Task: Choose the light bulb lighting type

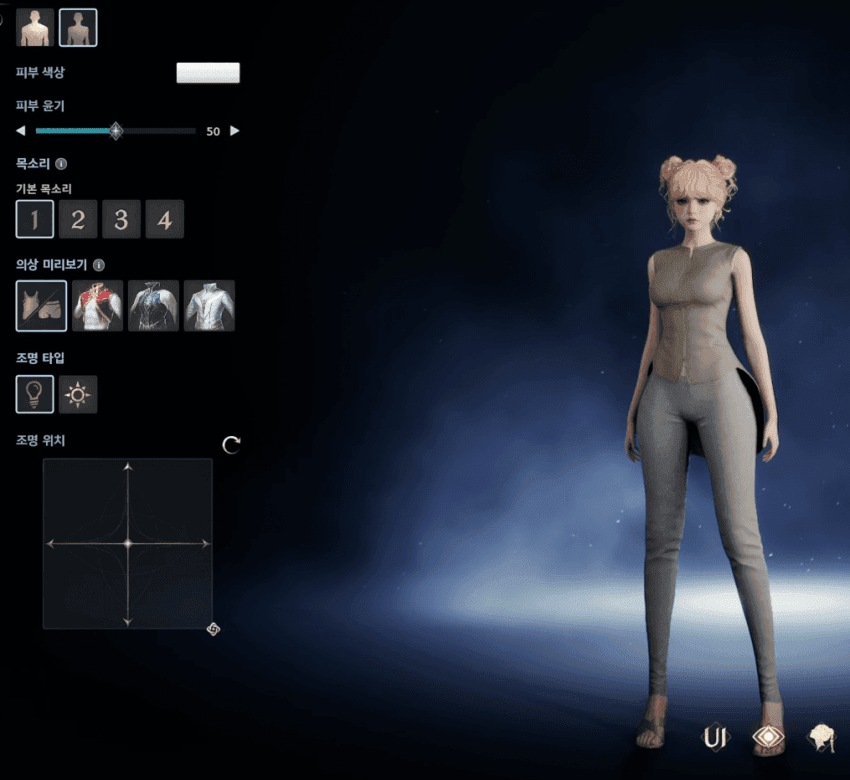Action: coord(35,395)
